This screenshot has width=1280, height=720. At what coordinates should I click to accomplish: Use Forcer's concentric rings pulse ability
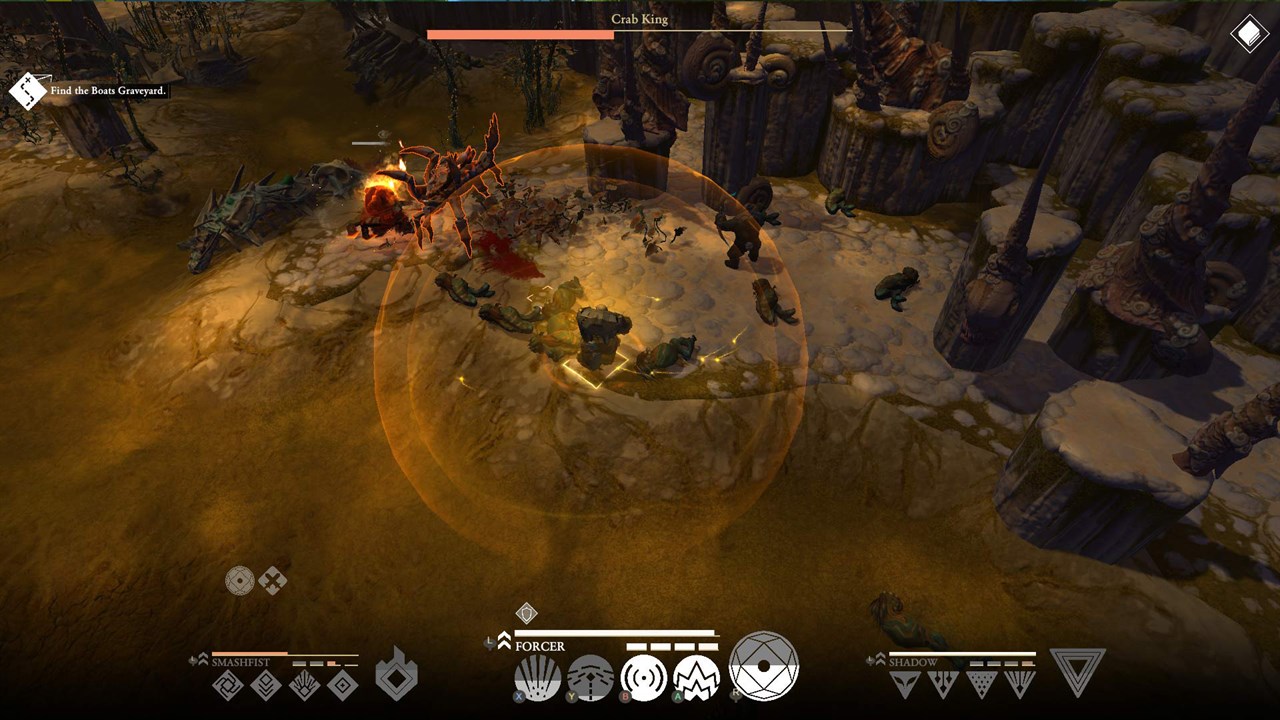(643, 678)
